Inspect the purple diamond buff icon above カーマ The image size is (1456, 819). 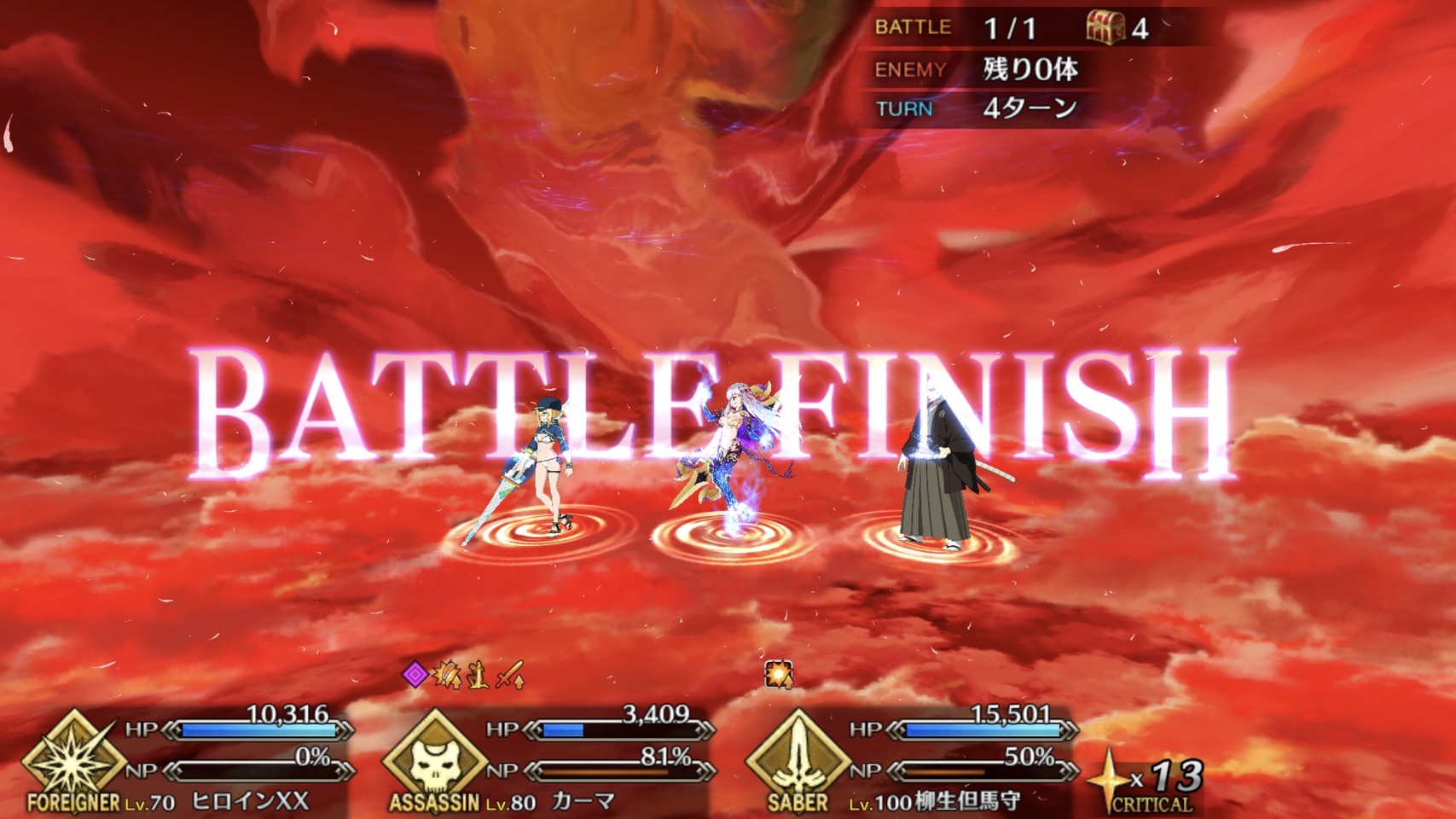pos(415,676)
